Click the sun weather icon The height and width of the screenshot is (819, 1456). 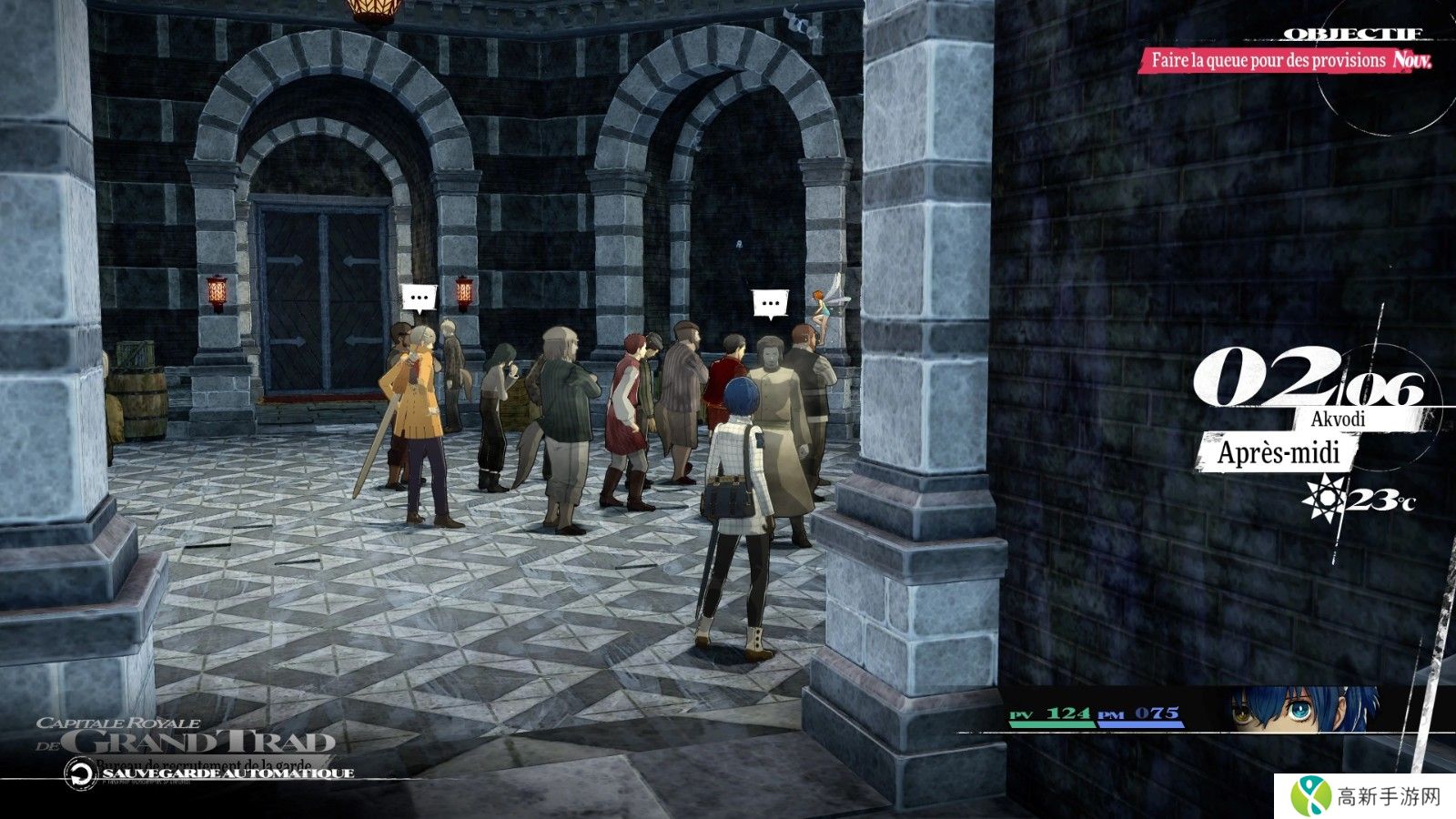pyautogui.click(x=1323, y=497)
